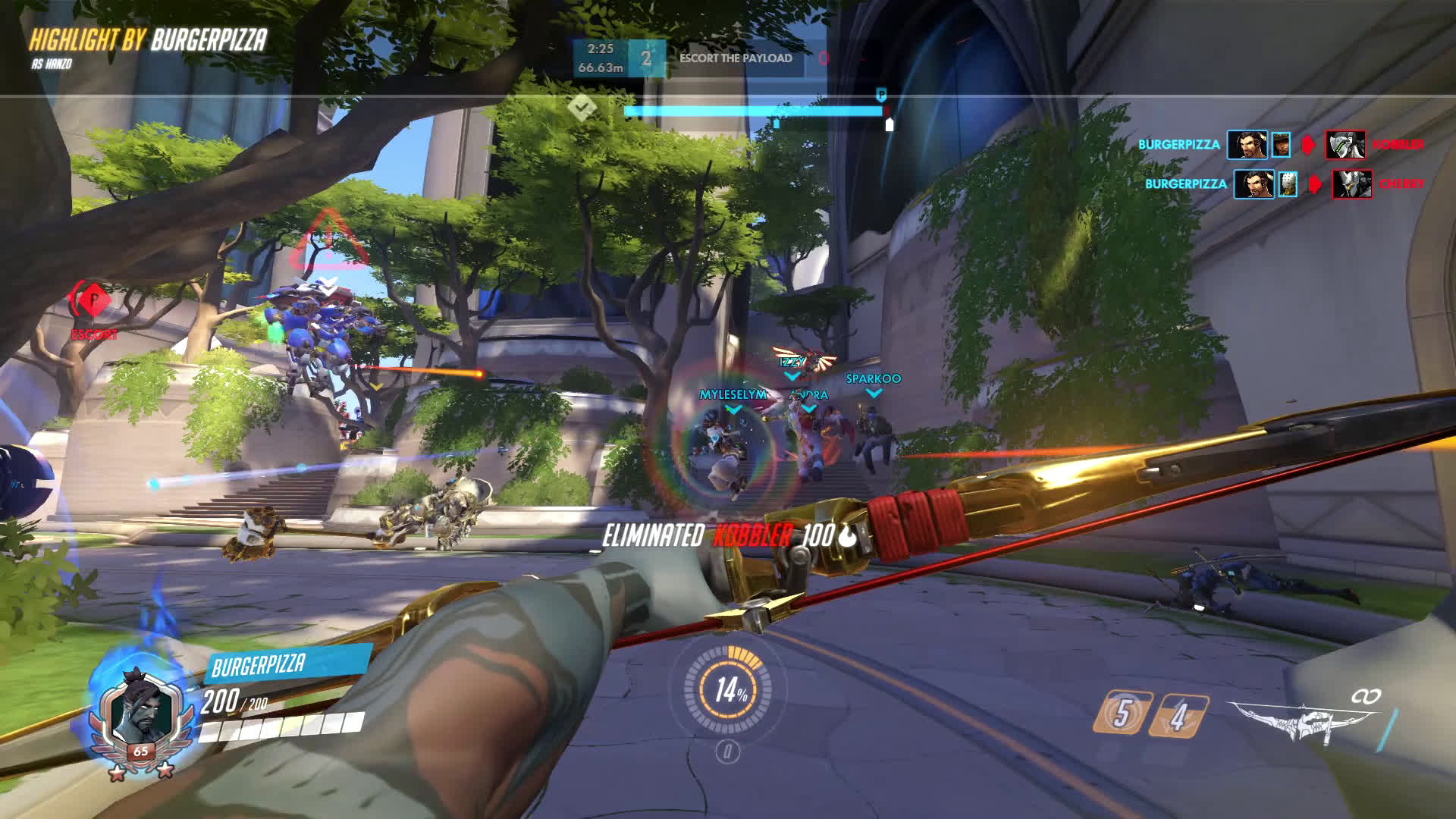Select the ability showing a 5-second cooldown
Viewport: 1456px width, 819px height.
pos(1122,713)
